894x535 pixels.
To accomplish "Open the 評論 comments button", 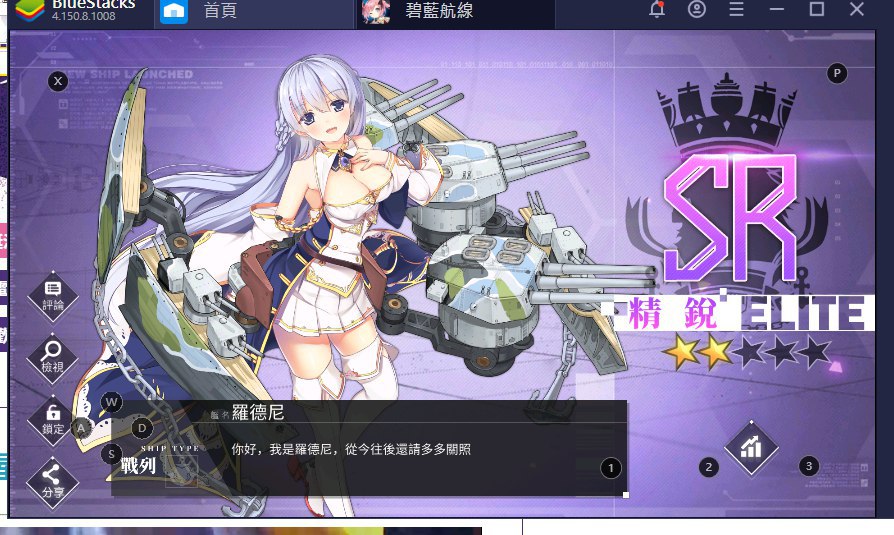I will [x=53, y=294].
